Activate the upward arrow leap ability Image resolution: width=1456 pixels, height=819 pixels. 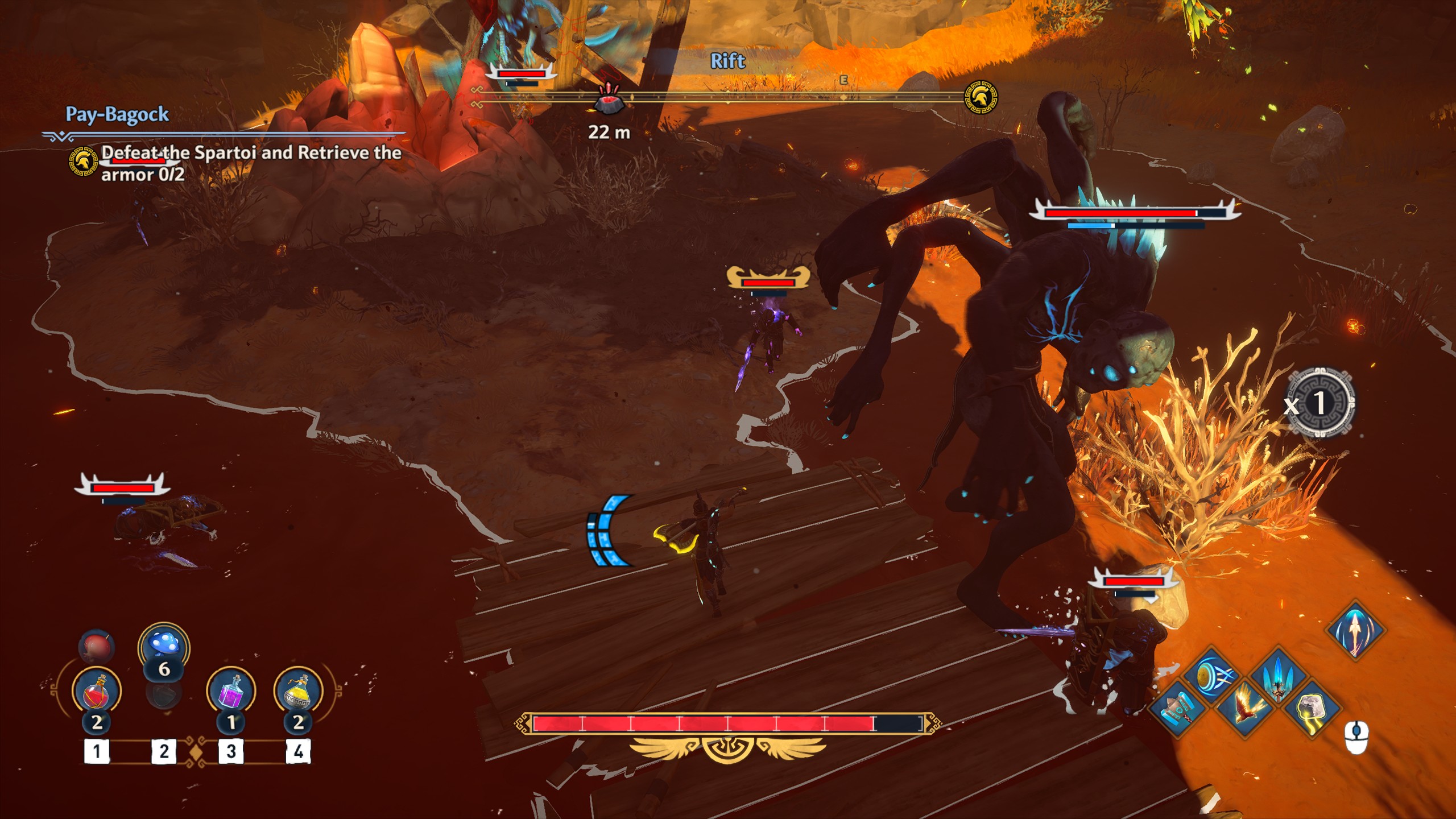click(x=1355, y=630)
